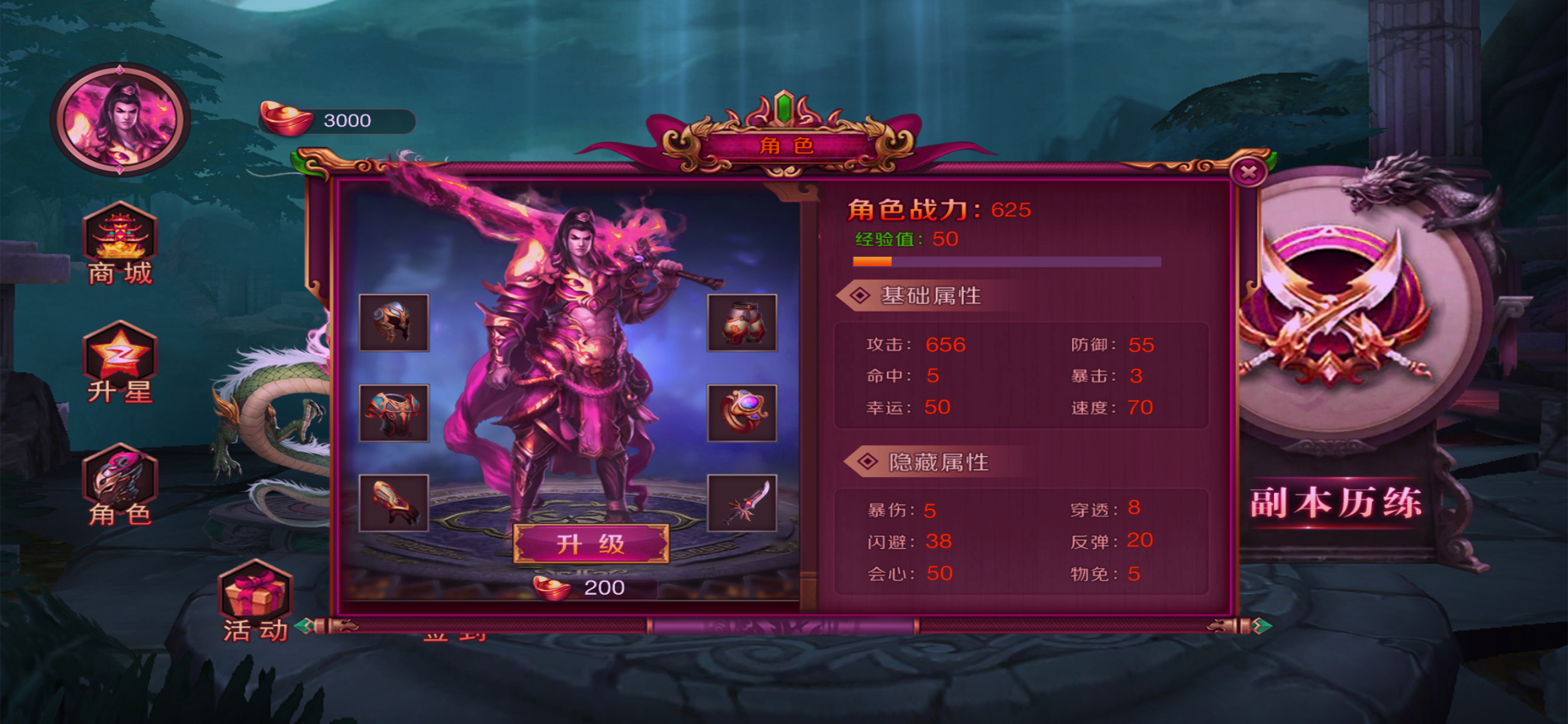Click the player avatar portrait
Viewport: 1568px width, 724px height.
coord(120,120)
